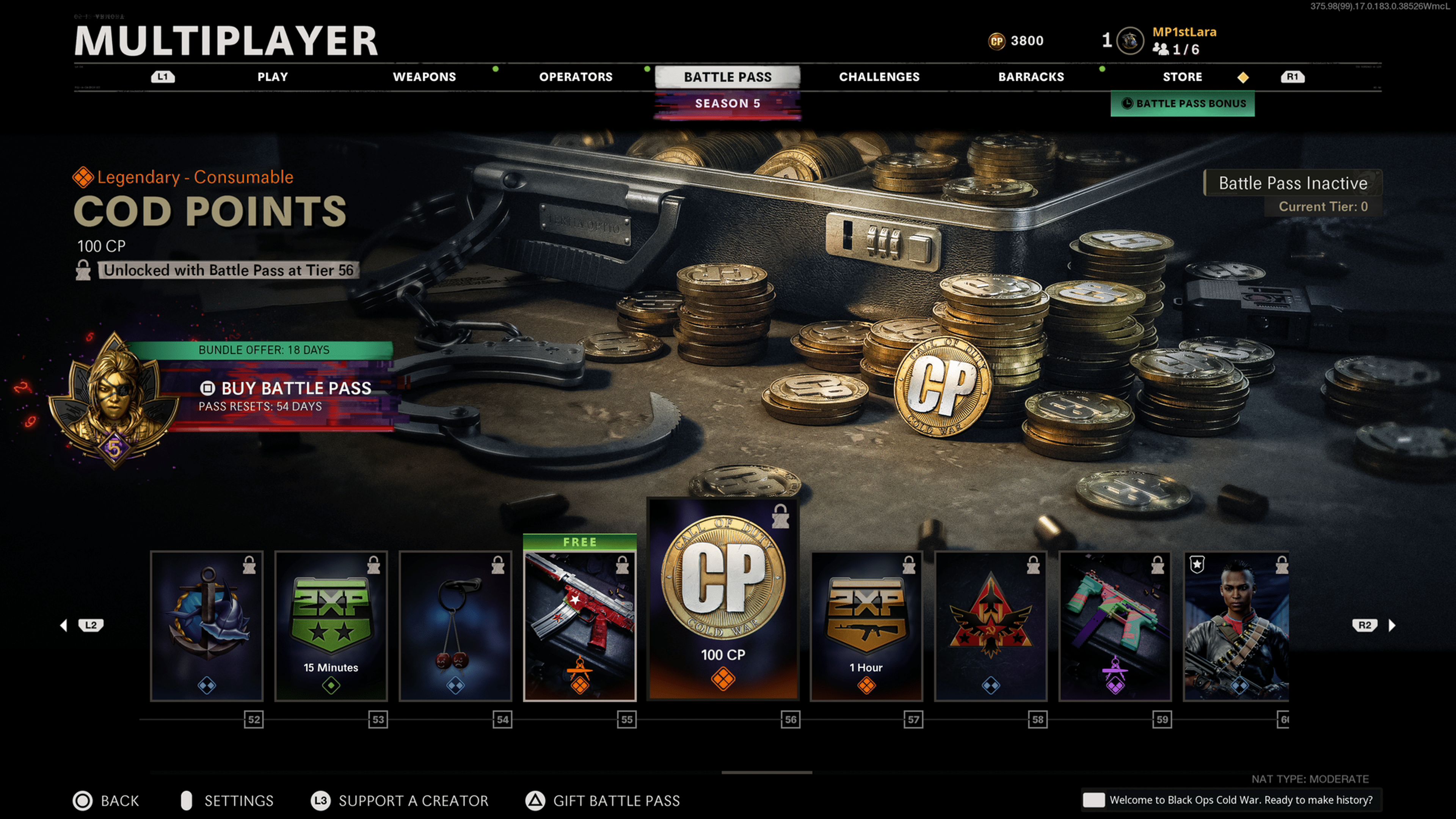Switch to the Barracks tab
This screenshot has height=819, width=1456.
1031,77
